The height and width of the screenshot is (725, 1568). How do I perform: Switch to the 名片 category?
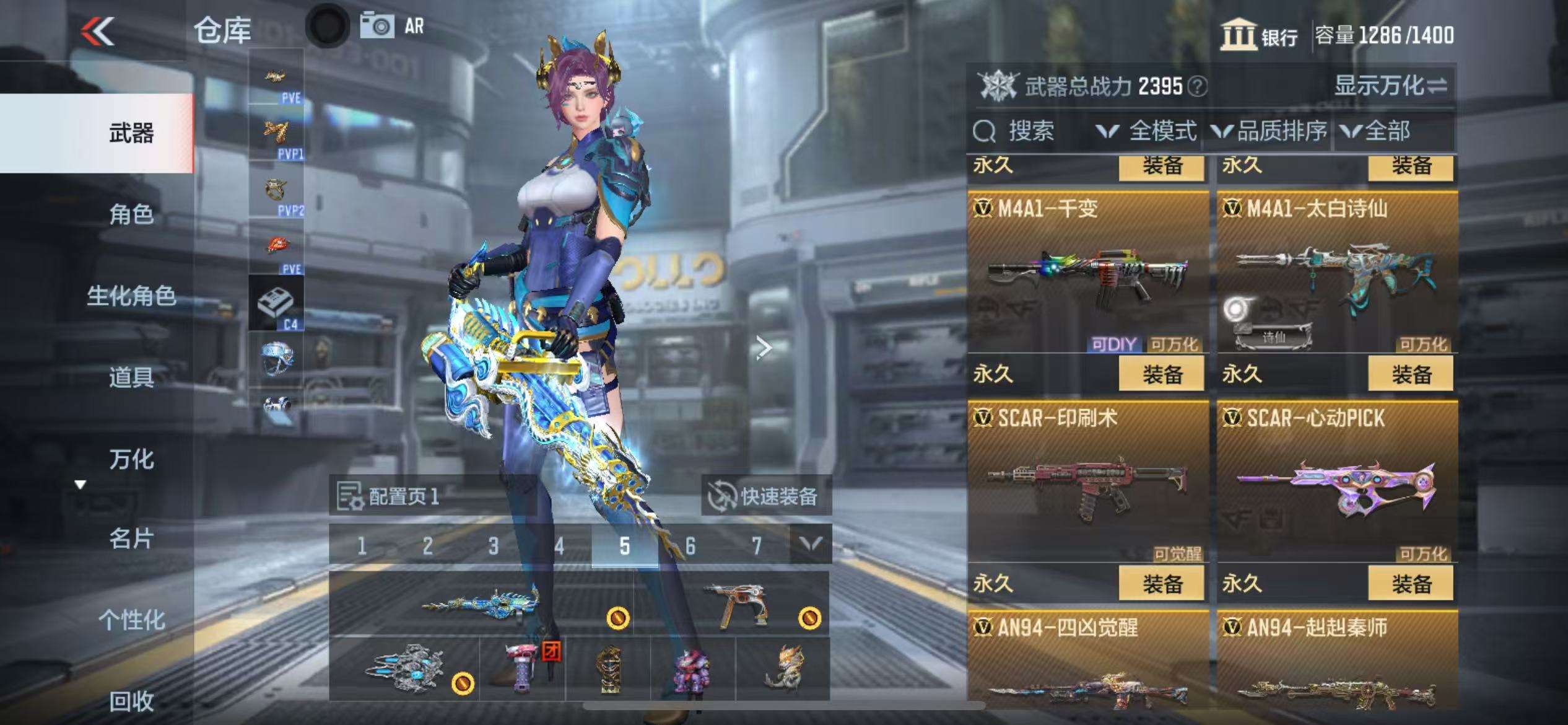pyautogui.click(x=131, y=539)
